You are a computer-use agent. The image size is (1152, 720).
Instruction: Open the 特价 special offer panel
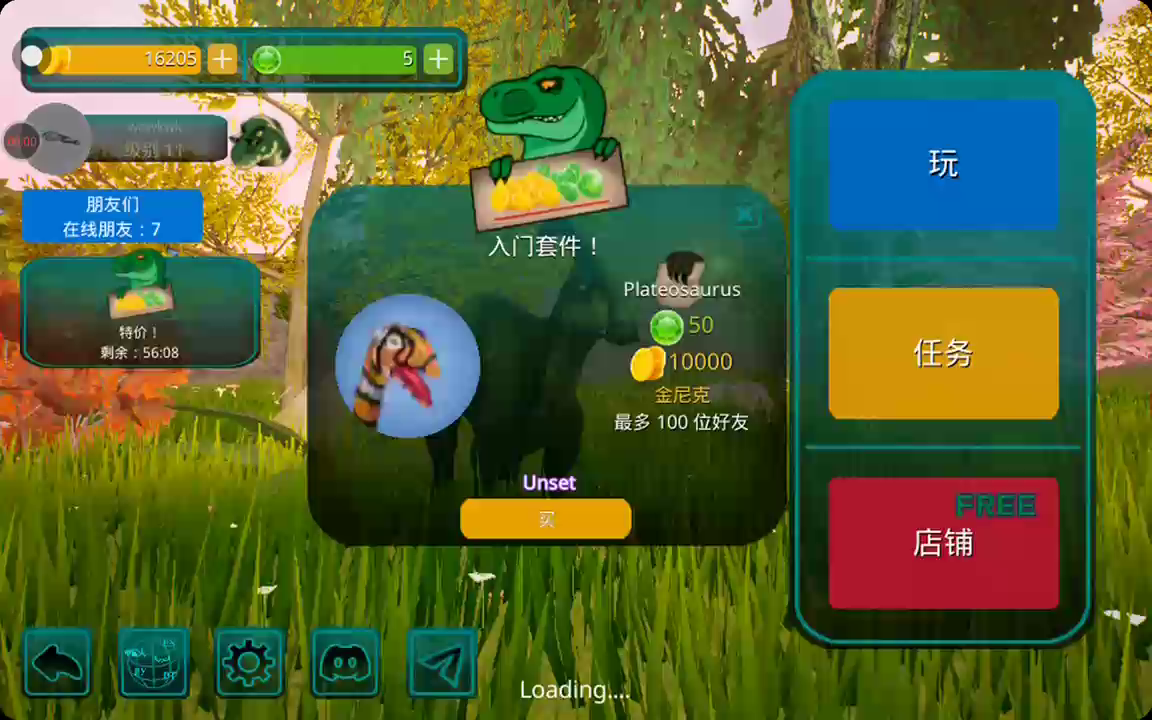140,312
